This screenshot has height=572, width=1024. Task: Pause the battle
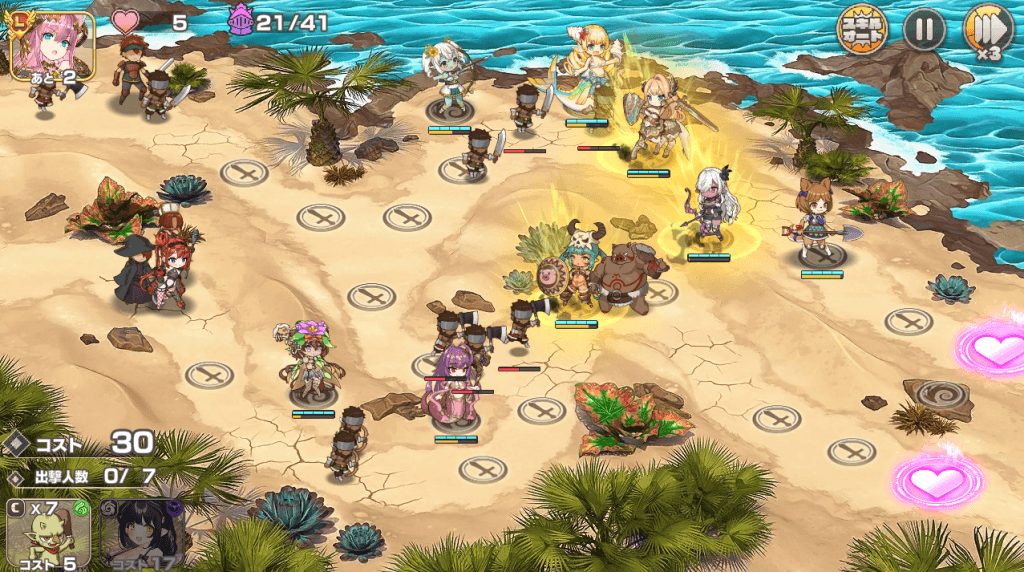point(924,30)
